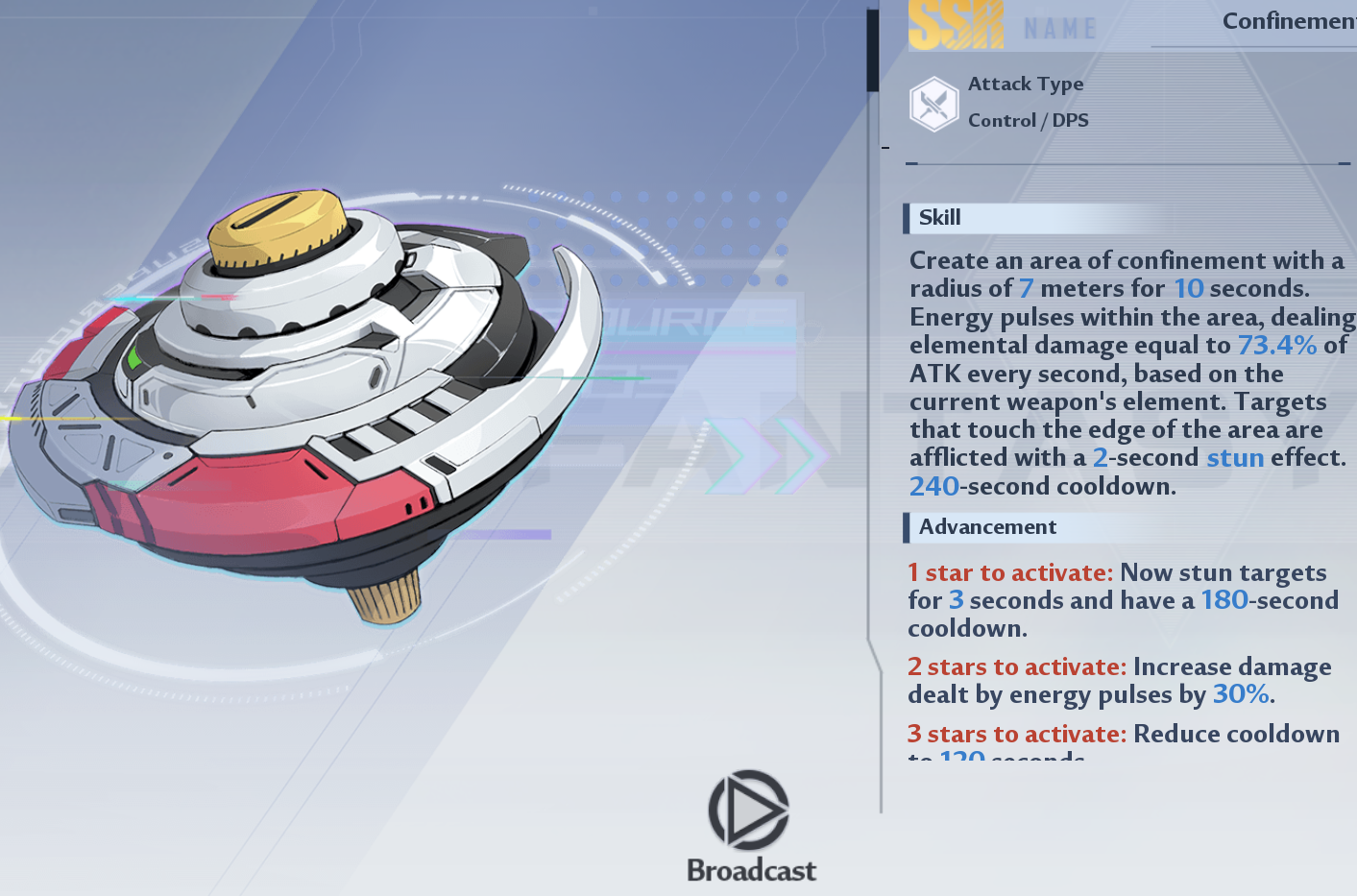Click the 'Control / DPS' attack type text
The height and width of the screenshot is (896, 1357).
click(x=1027, y=120)
